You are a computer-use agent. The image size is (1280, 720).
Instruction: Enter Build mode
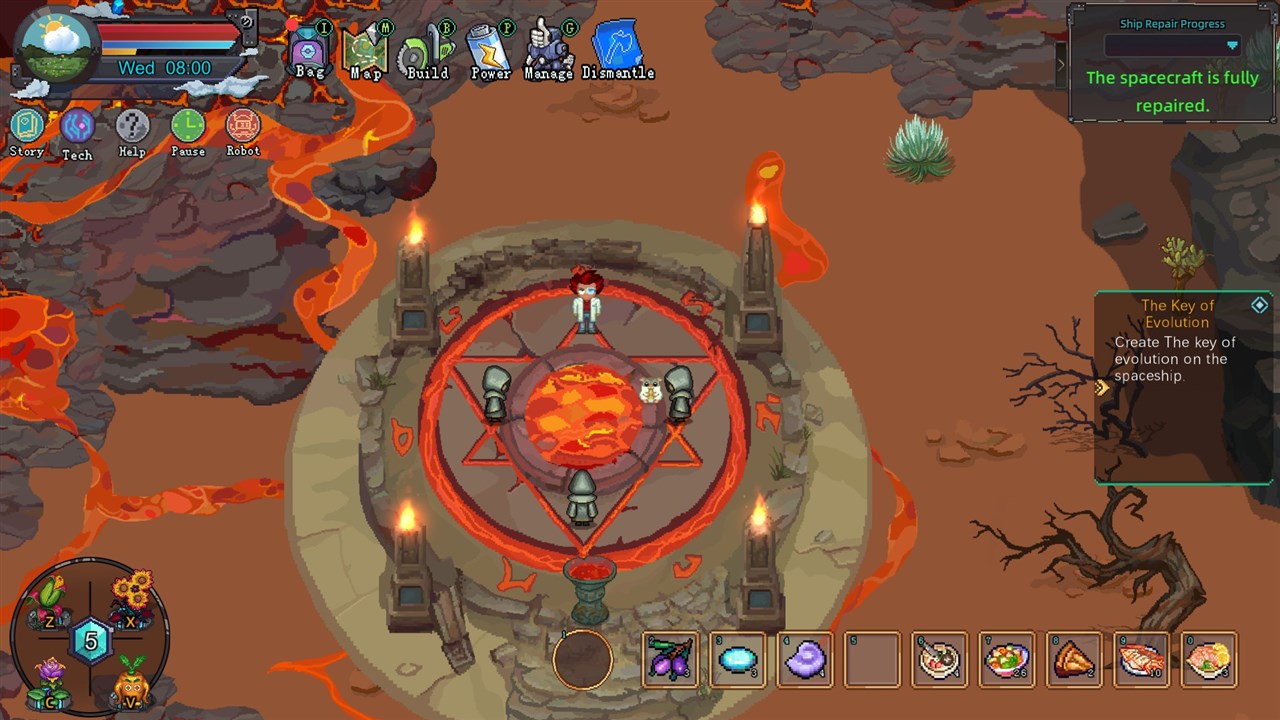pyautogui.click(x=427, y=52)
